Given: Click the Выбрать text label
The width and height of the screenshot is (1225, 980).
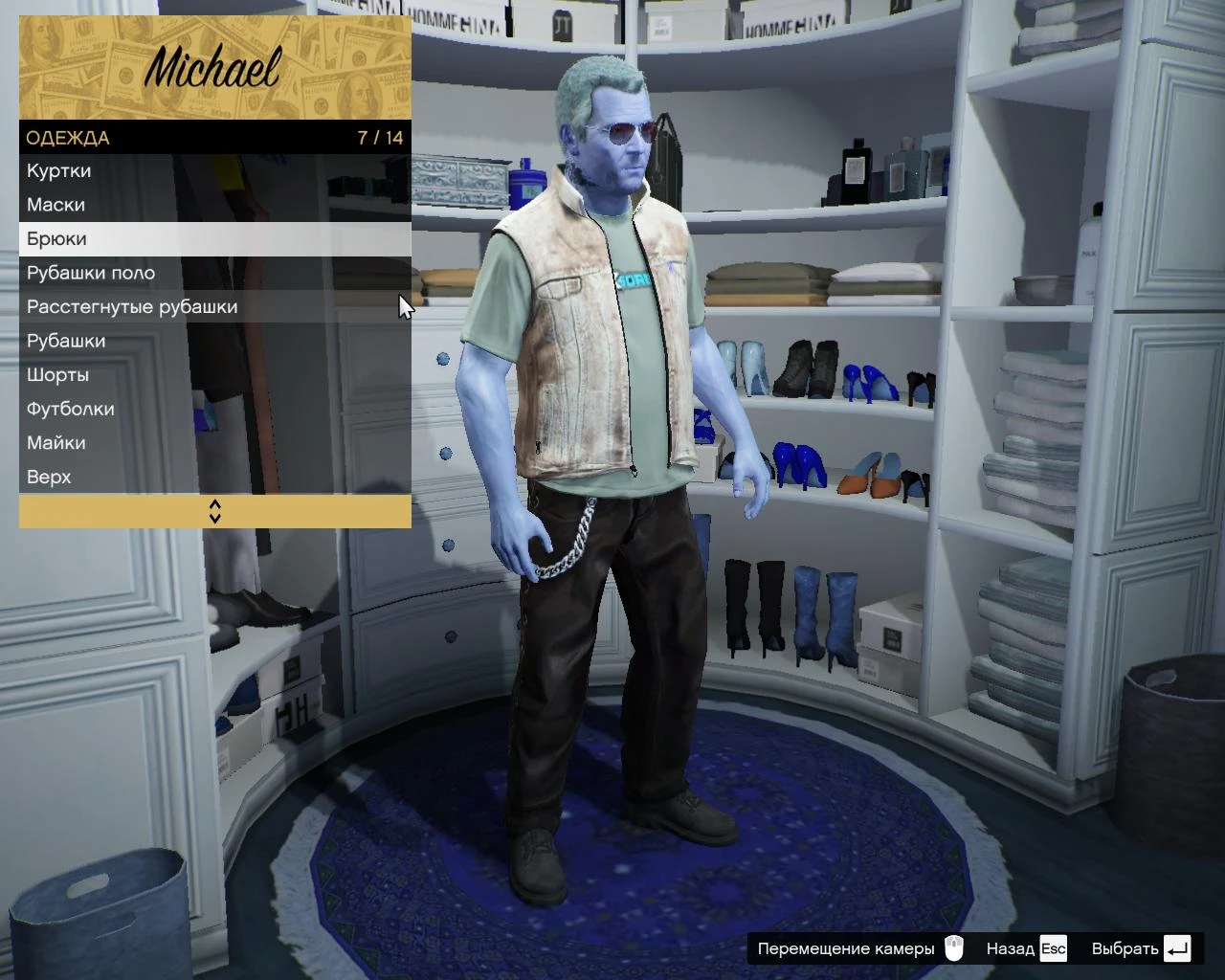Looking at the screenshot, I should (1122, 948).
